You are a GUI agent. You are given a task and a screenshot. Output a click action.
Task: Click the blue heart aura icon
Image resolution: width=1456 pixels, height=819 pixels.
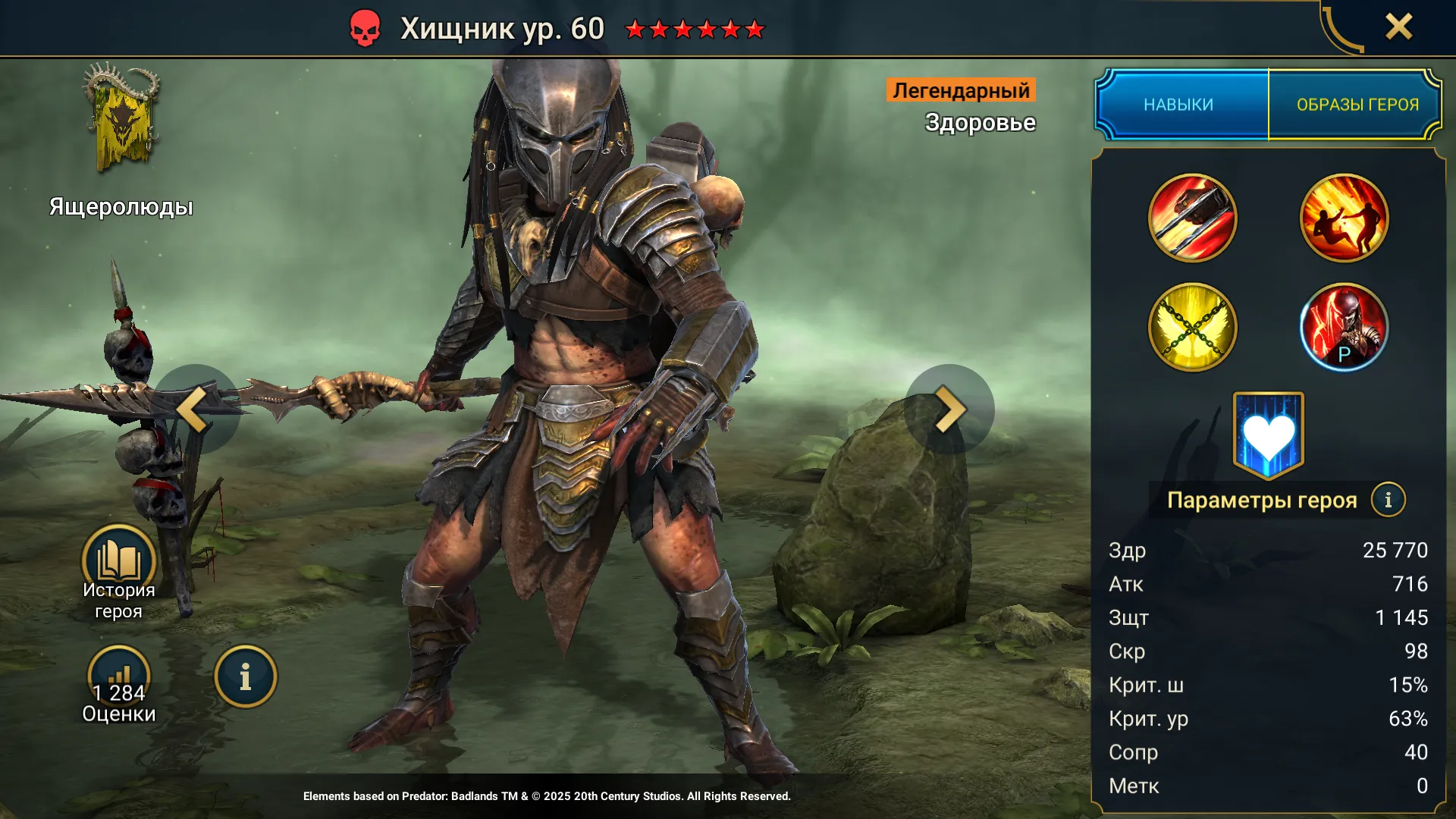pos(1268,435)
